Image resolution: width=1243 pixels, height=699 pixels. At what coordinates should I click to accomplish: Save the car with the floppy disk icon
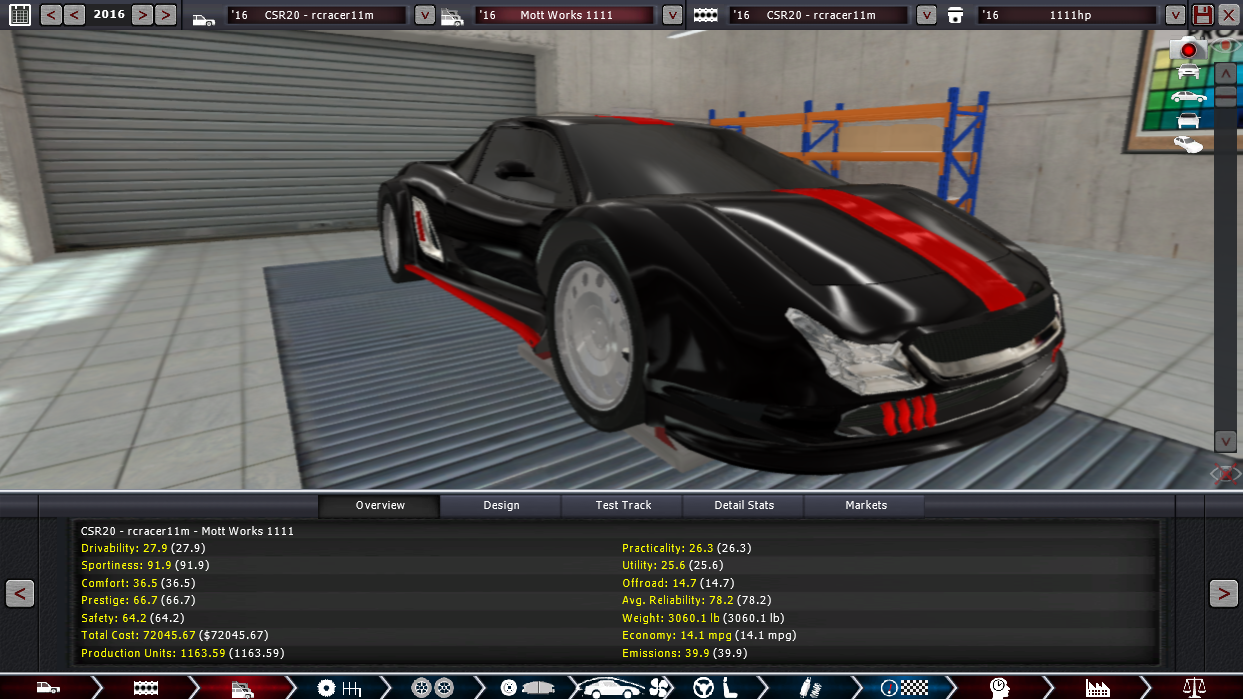click(x=1203, y=15)
